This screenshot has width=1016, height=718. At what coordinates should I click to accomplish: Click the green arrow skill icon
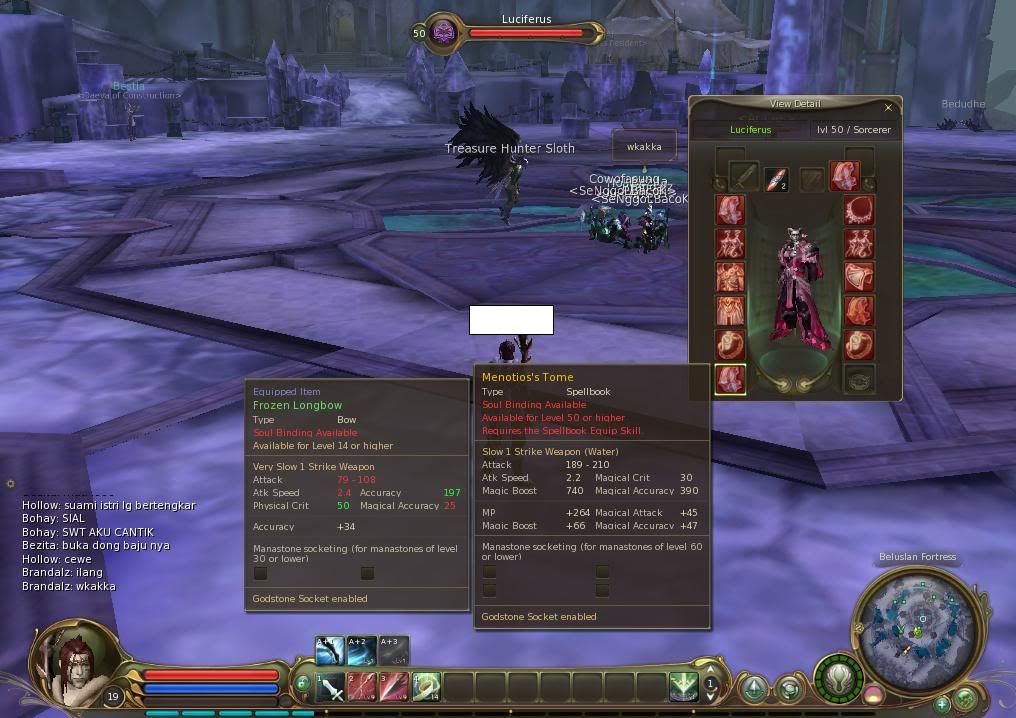(x=684, y=686)
